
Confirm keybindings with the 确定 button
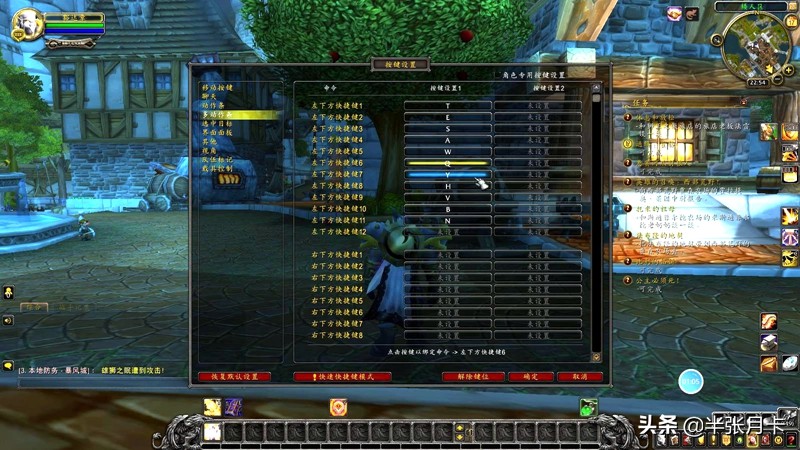[x=530, y=377]
